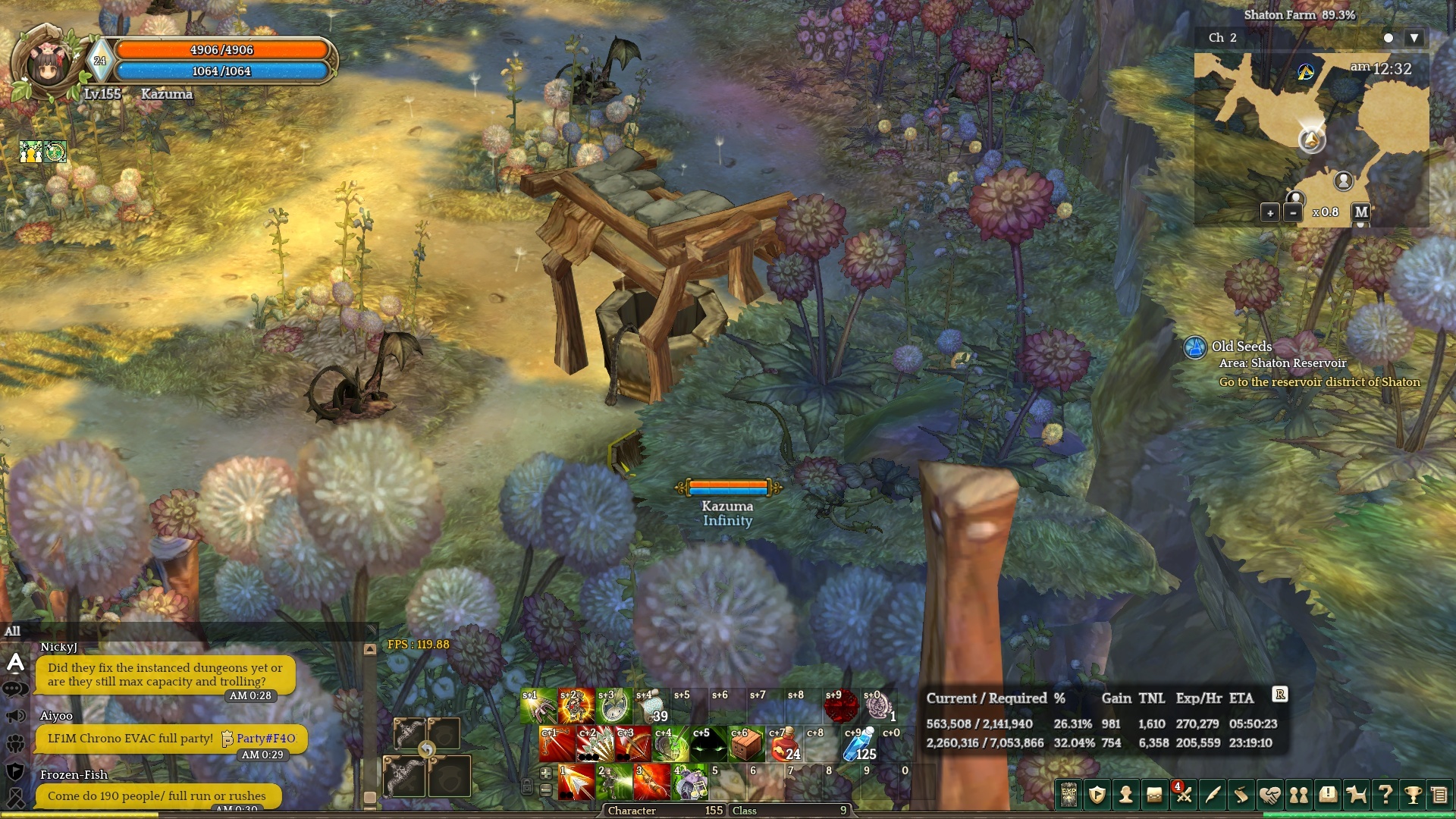Open the crossed swords menu with notification
This screenshot has height=819, width=1456.
coord(1183,794)
